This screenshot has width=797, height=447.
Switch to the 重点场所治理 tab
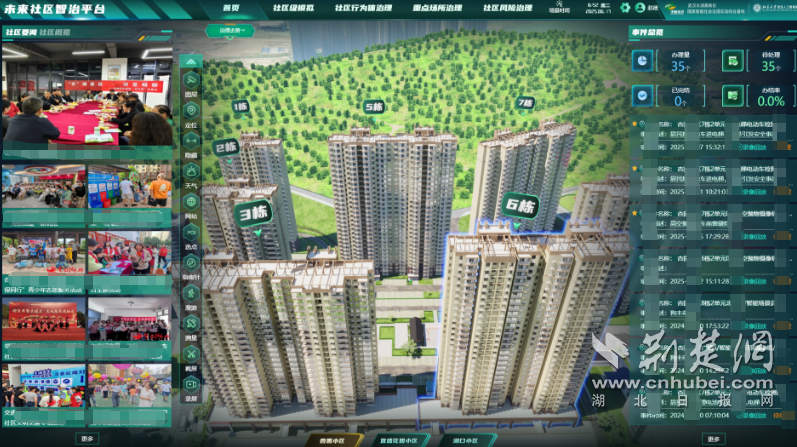(415, 8)
